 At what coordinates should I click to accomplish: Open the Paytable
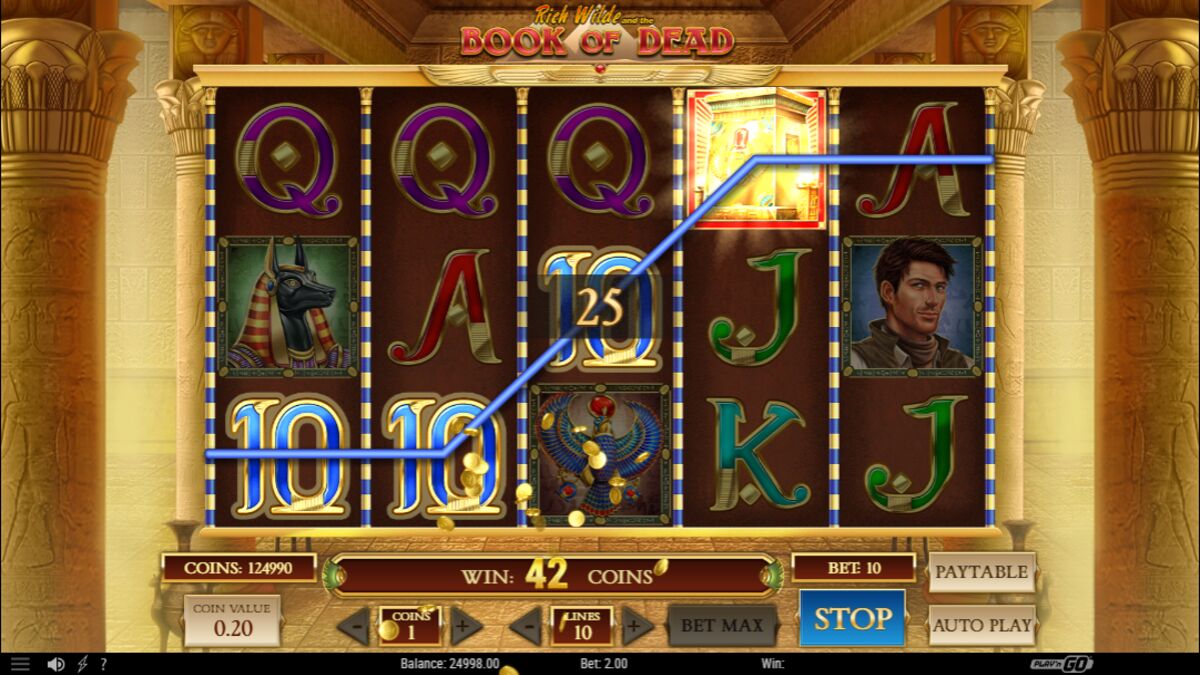(x=981, y=572)
